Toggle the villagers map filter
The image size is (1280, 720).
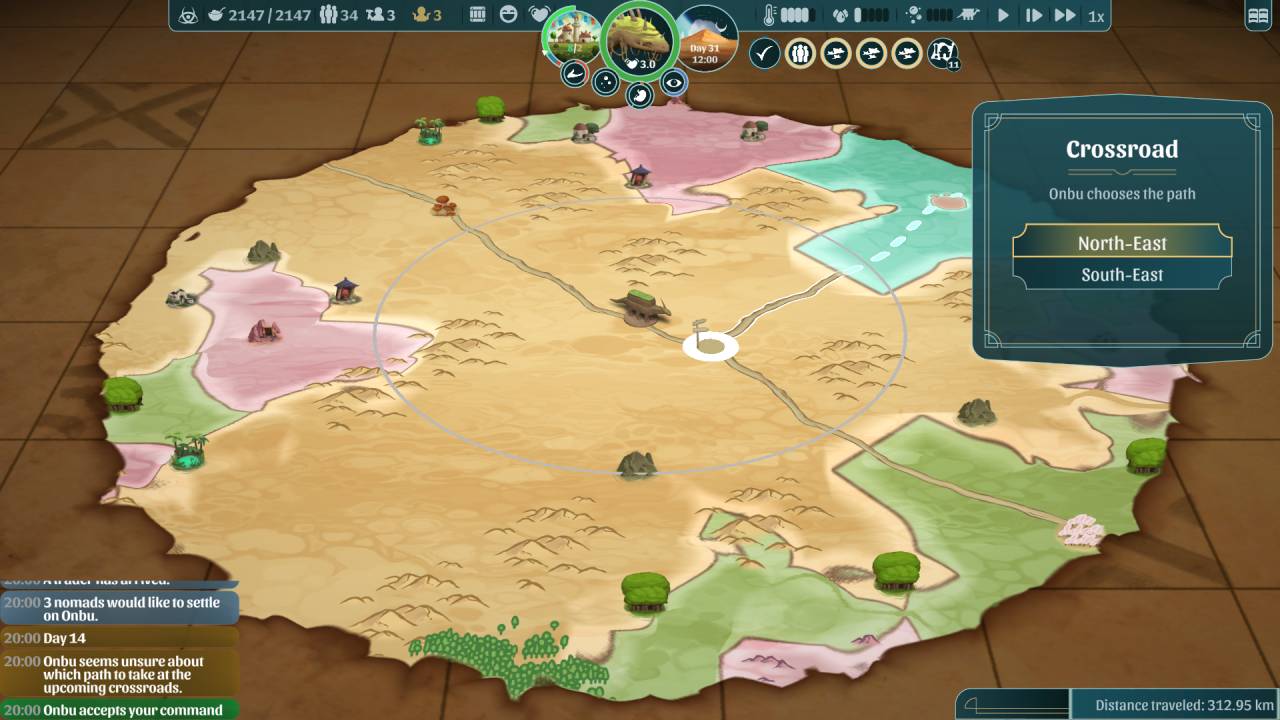[x=800, y=53]
